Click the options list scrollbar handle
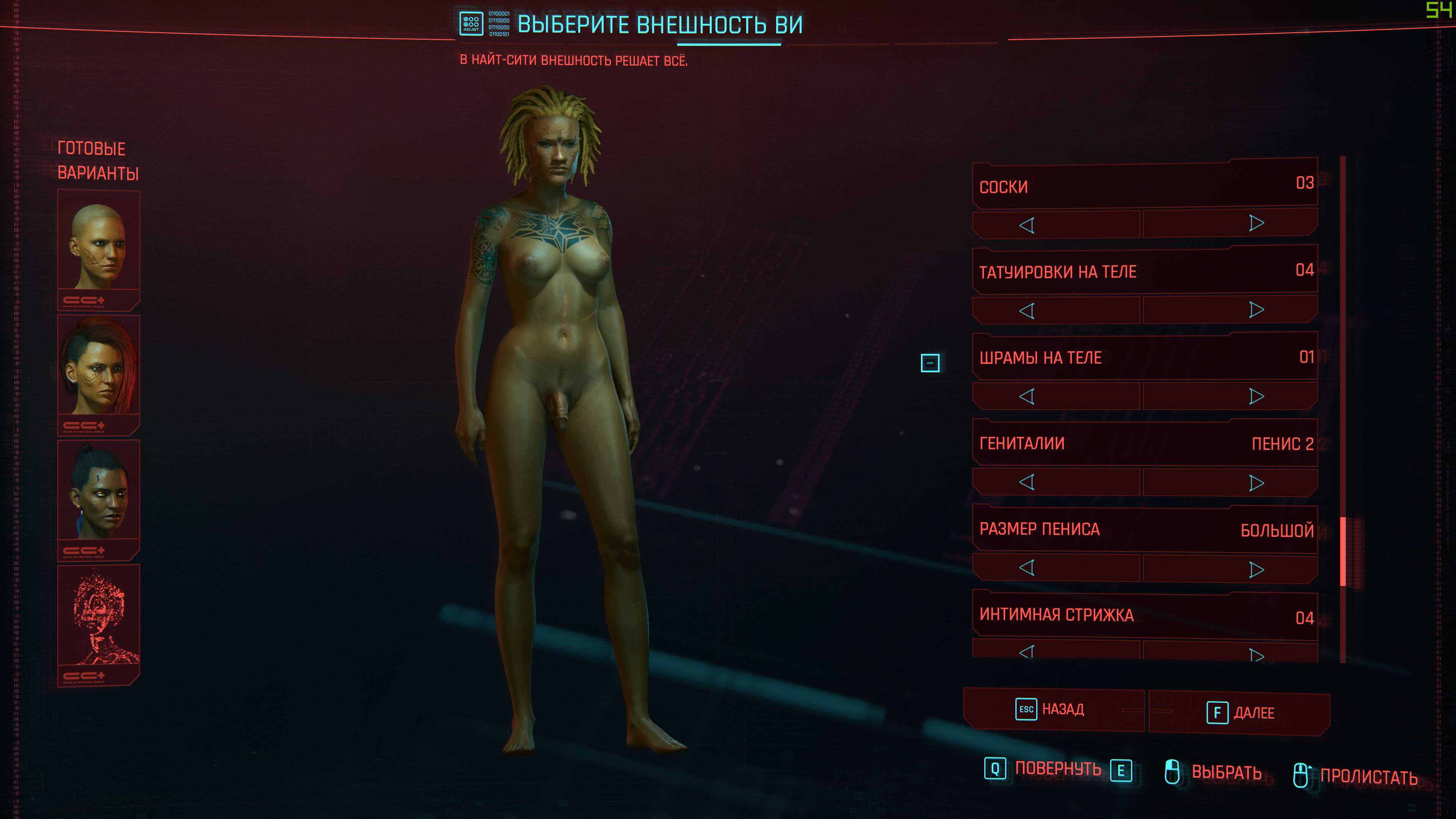 [x=1343, y=552]
